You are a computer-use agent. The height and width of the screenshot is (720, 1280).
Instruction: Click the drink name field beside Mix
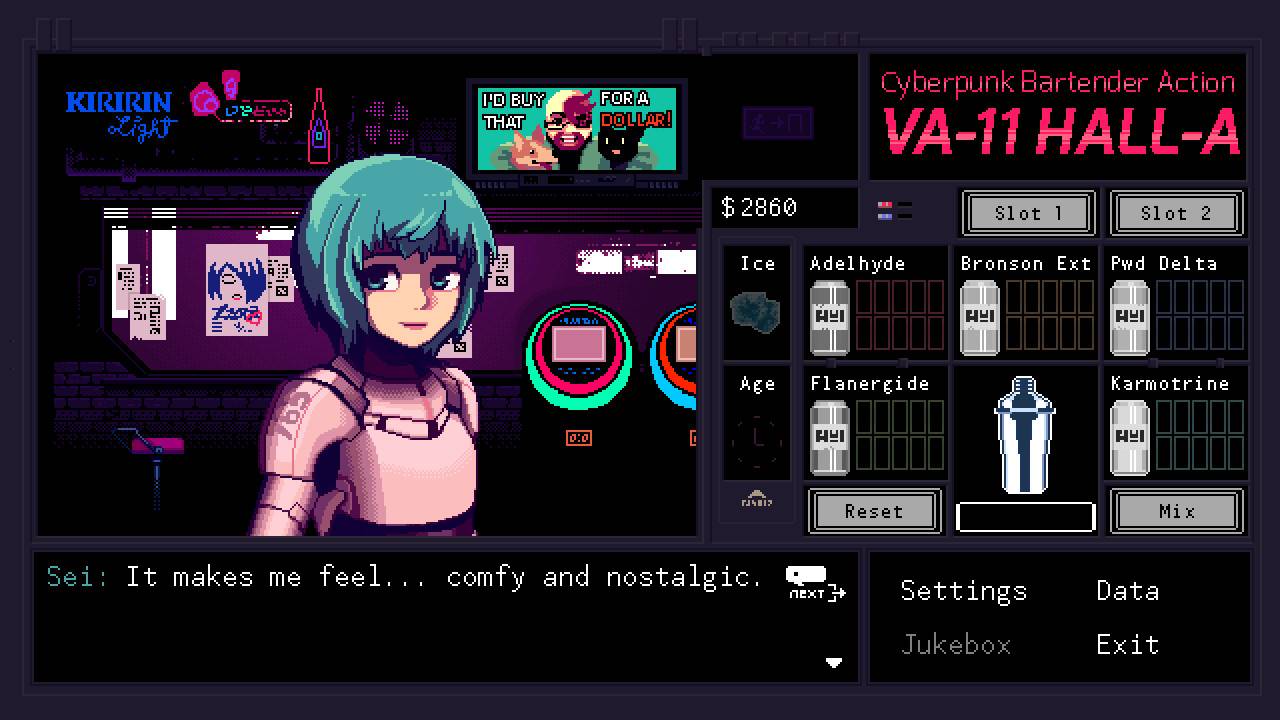pos(1025,514)
